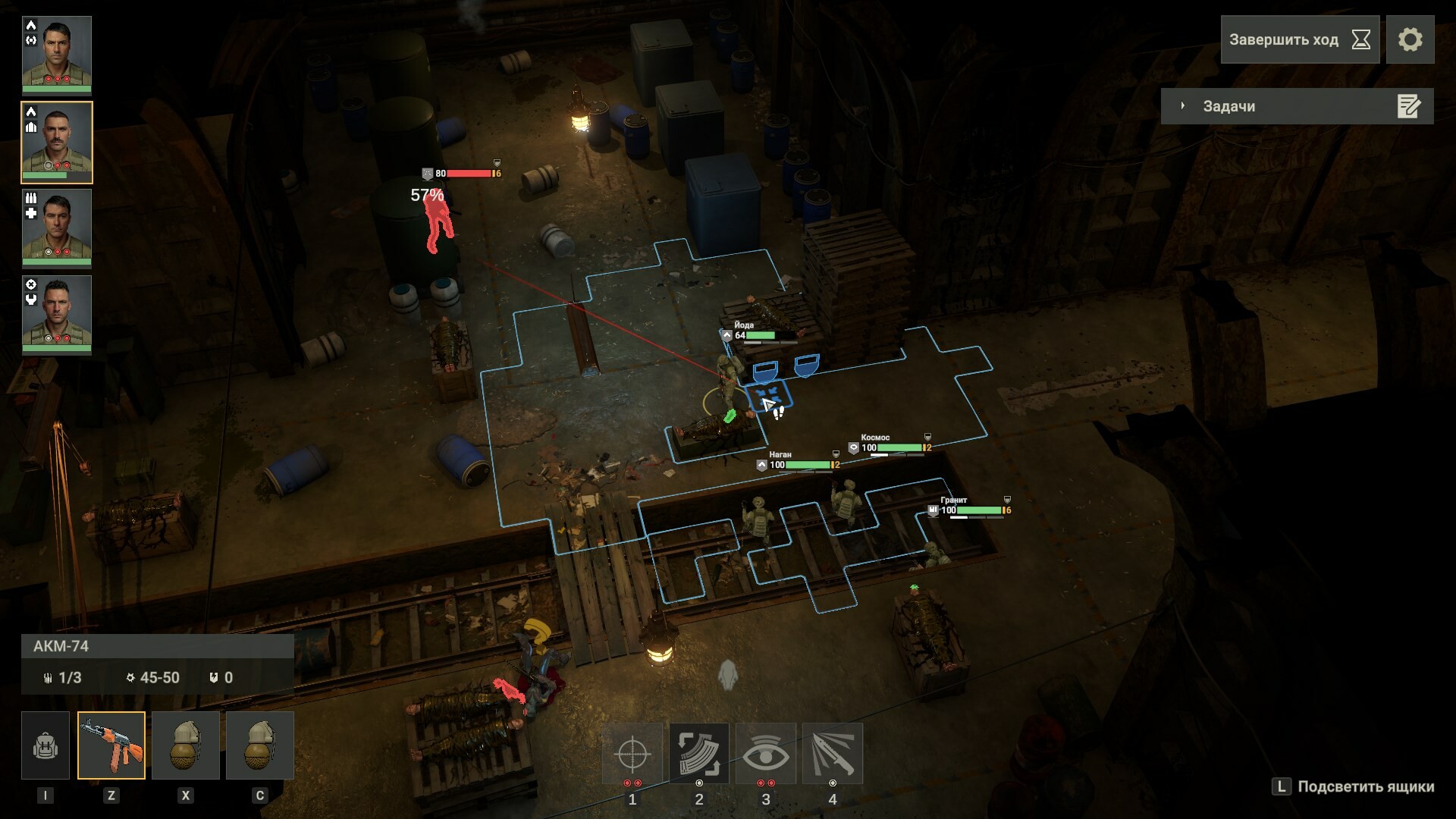This screenshot has width=1456, height=819.
Task: End the turn with Завершить ход
Action: (1299, 39)
